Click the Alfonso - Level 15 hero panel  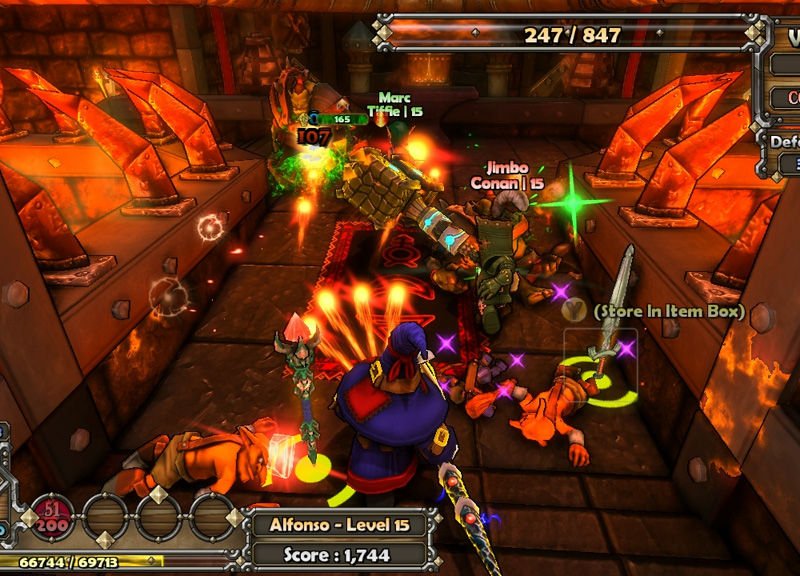(x=338, y=524)
